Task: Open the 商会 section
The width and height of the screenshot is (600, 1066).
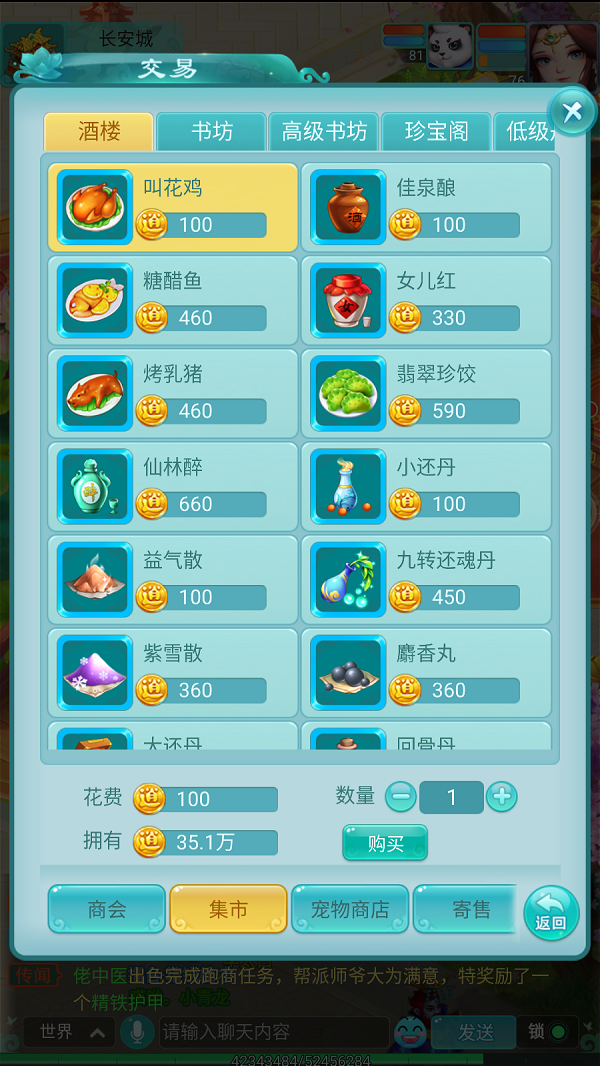Action: (107, 909)
